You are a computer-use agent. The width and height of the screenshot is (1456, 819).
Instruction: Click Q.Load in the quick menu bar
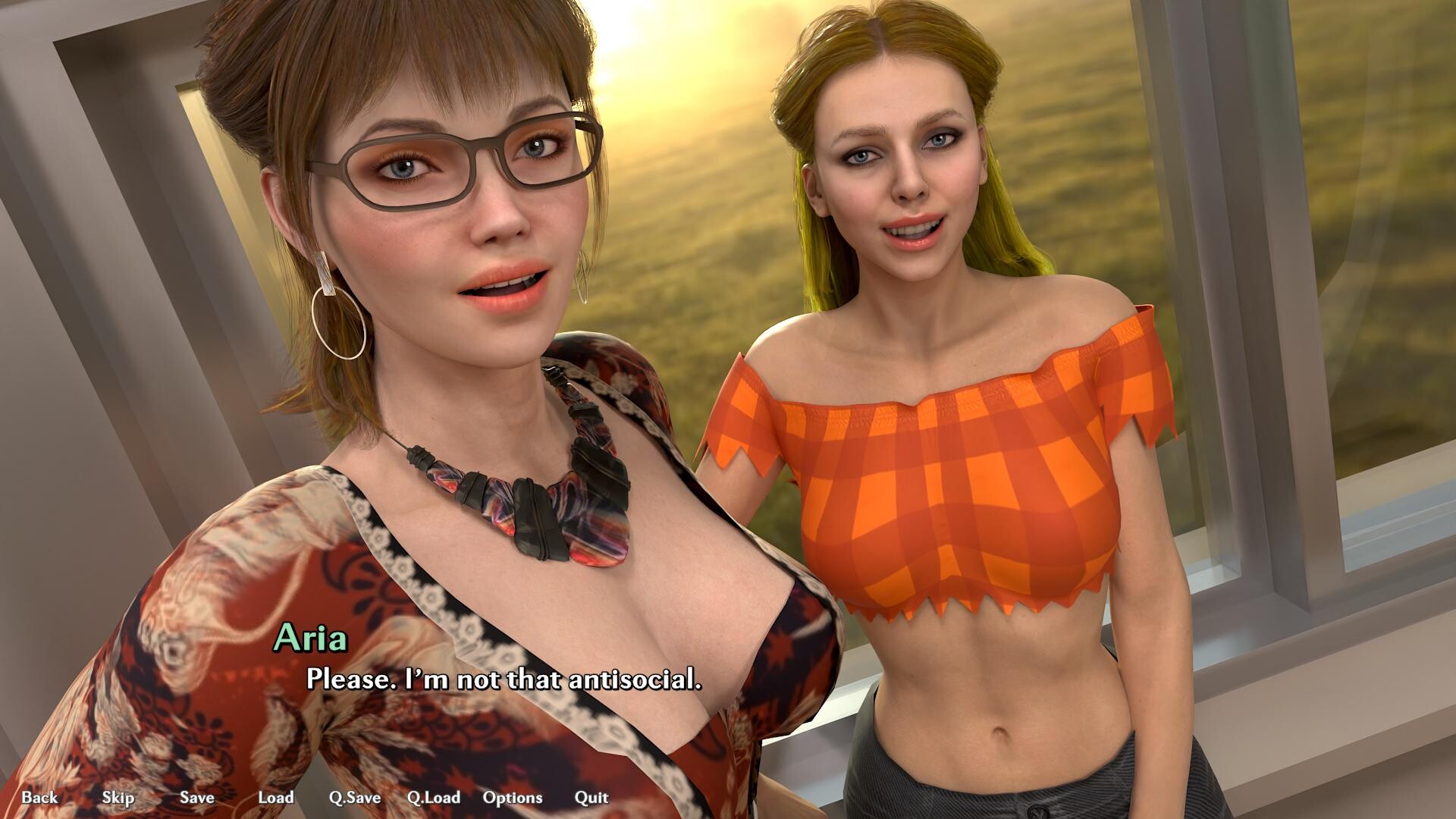point(433,798)
